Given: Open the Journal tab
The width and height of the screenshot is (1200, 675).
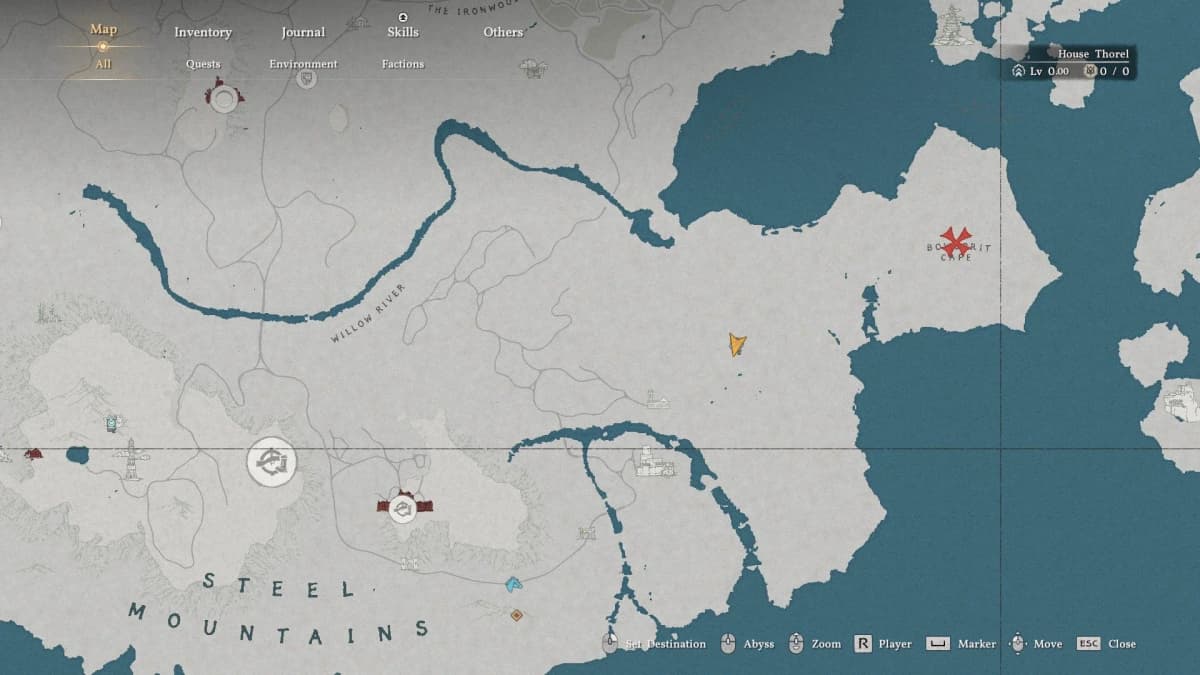Looking at the screenshot, I should 303,32.
